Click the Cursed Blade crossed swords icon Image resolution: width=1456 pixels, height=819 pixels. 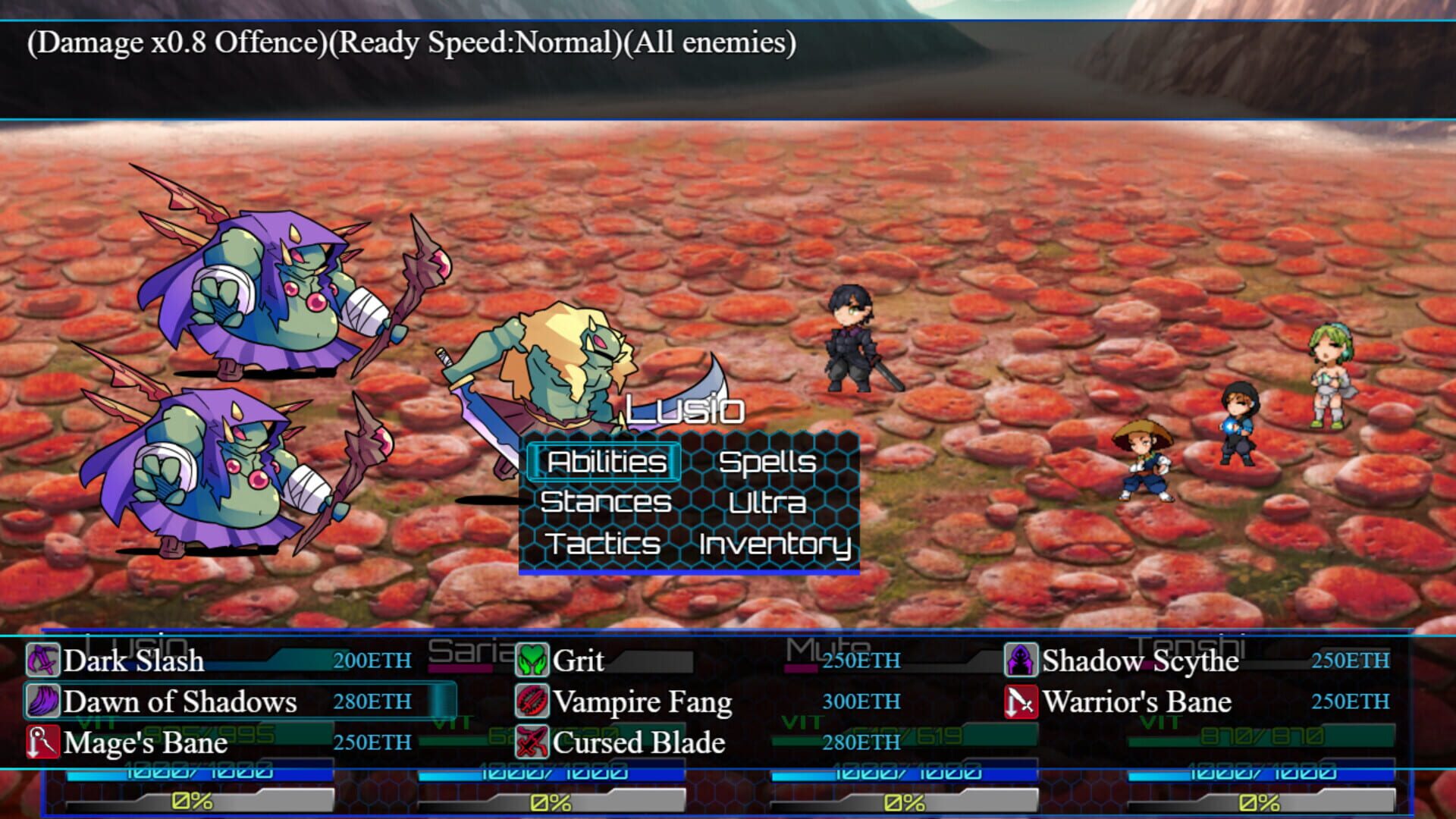pos(531,743)
